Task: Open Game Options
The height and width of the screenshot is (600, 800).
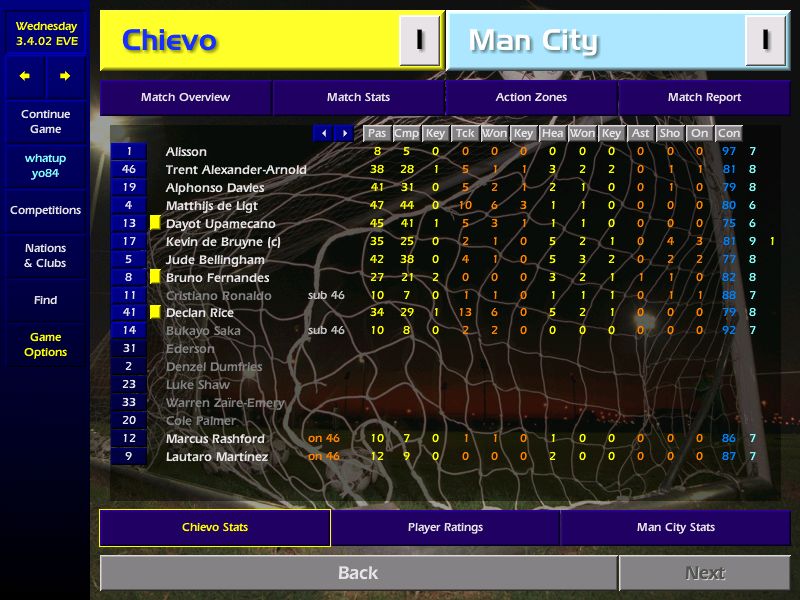Action: point(45,345)
